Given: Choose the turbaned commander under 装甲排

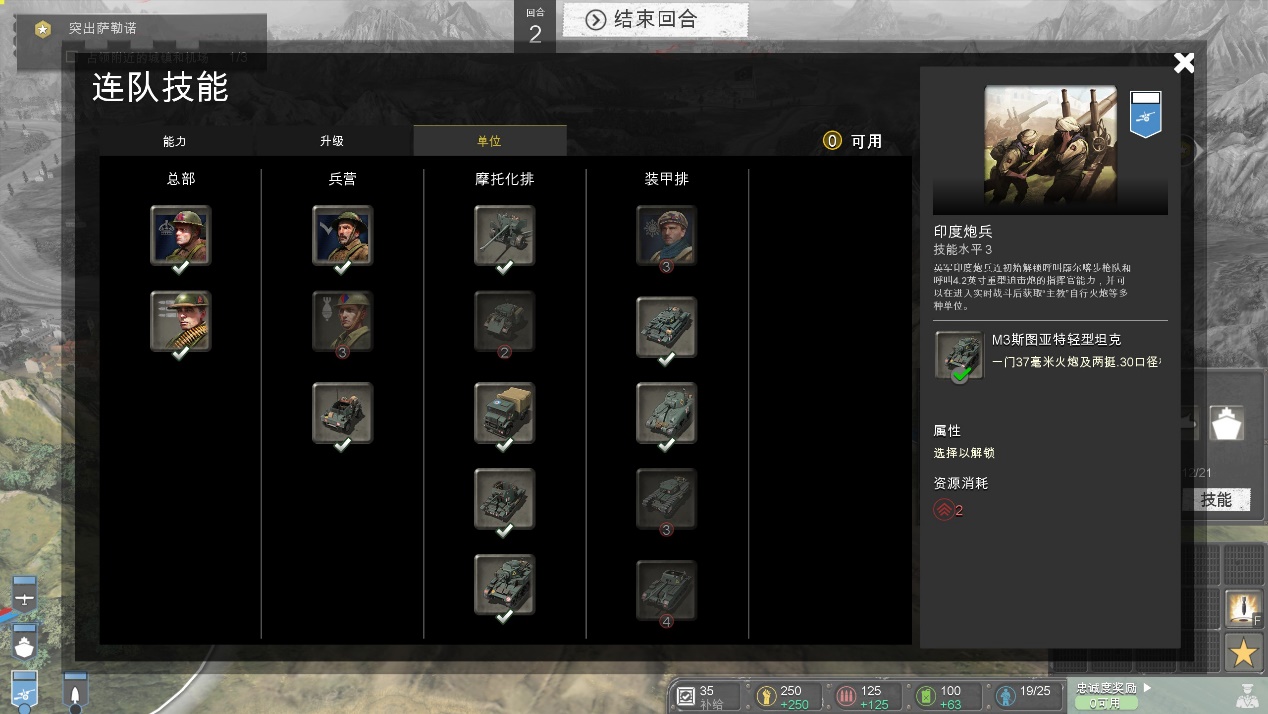Looking at the screenshot, I should point(666,235).
